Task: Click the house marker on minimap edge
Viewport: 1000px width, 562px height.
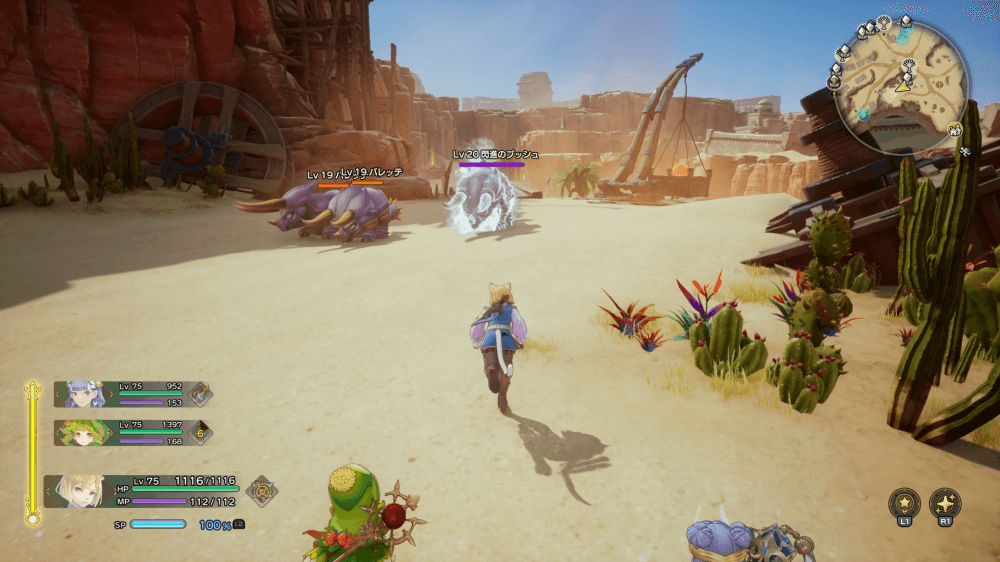Action: pos(957,131)
